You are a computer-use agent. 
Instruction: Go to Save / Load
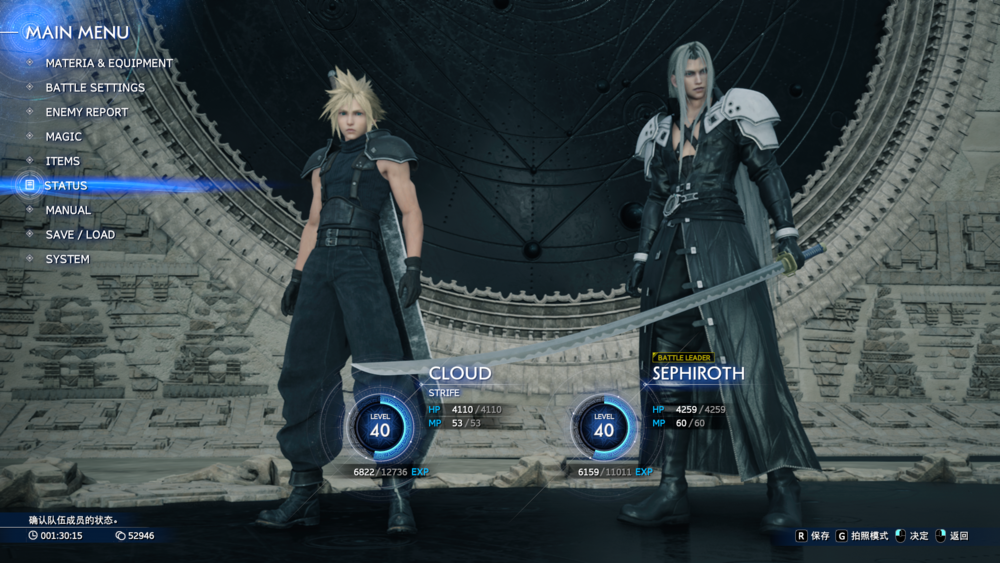coord(80,235)
